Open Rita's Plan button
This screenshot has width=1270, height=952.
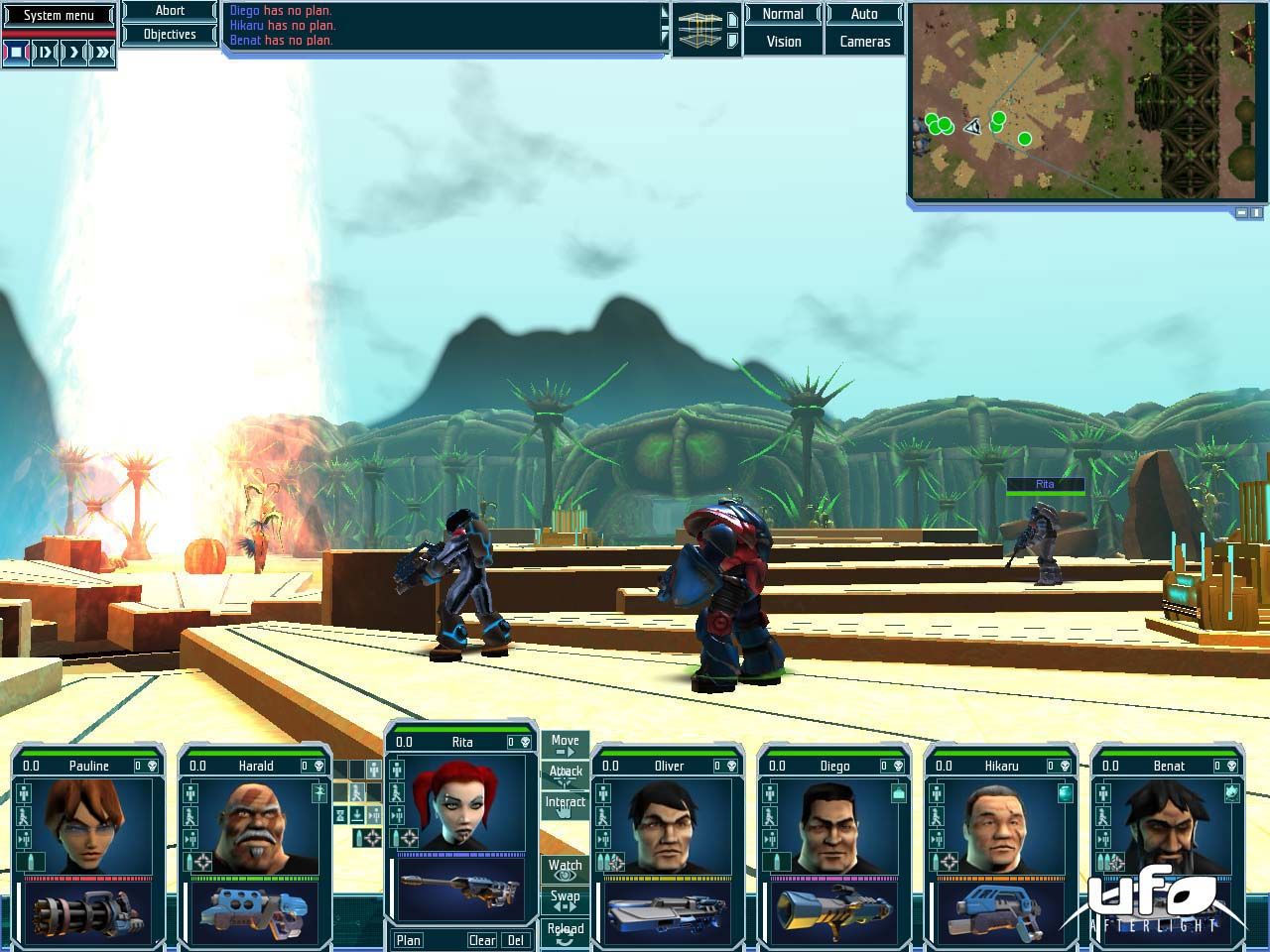[408, 940]
